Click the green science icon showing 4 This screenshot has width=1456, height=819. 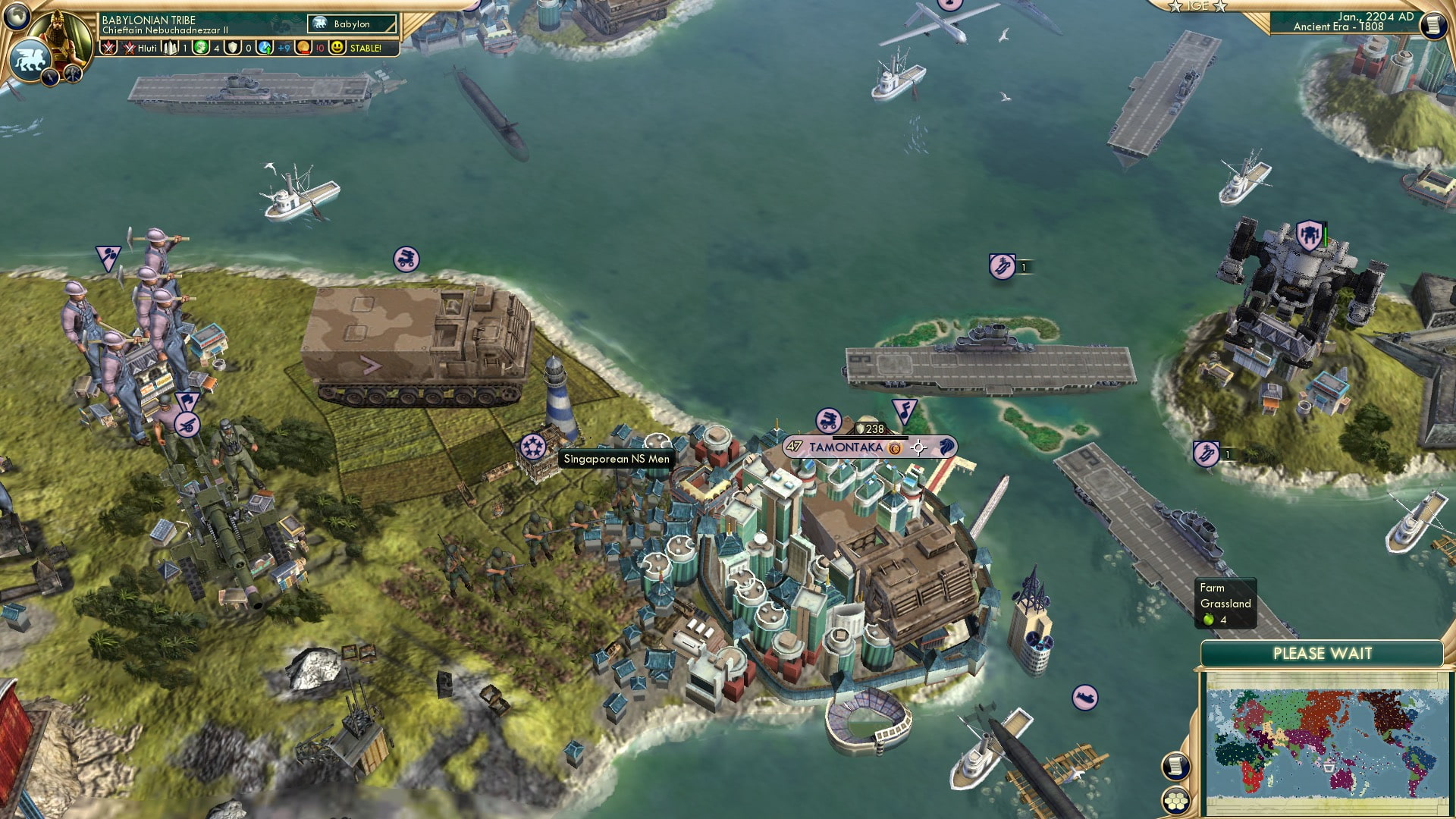(200, 48)
